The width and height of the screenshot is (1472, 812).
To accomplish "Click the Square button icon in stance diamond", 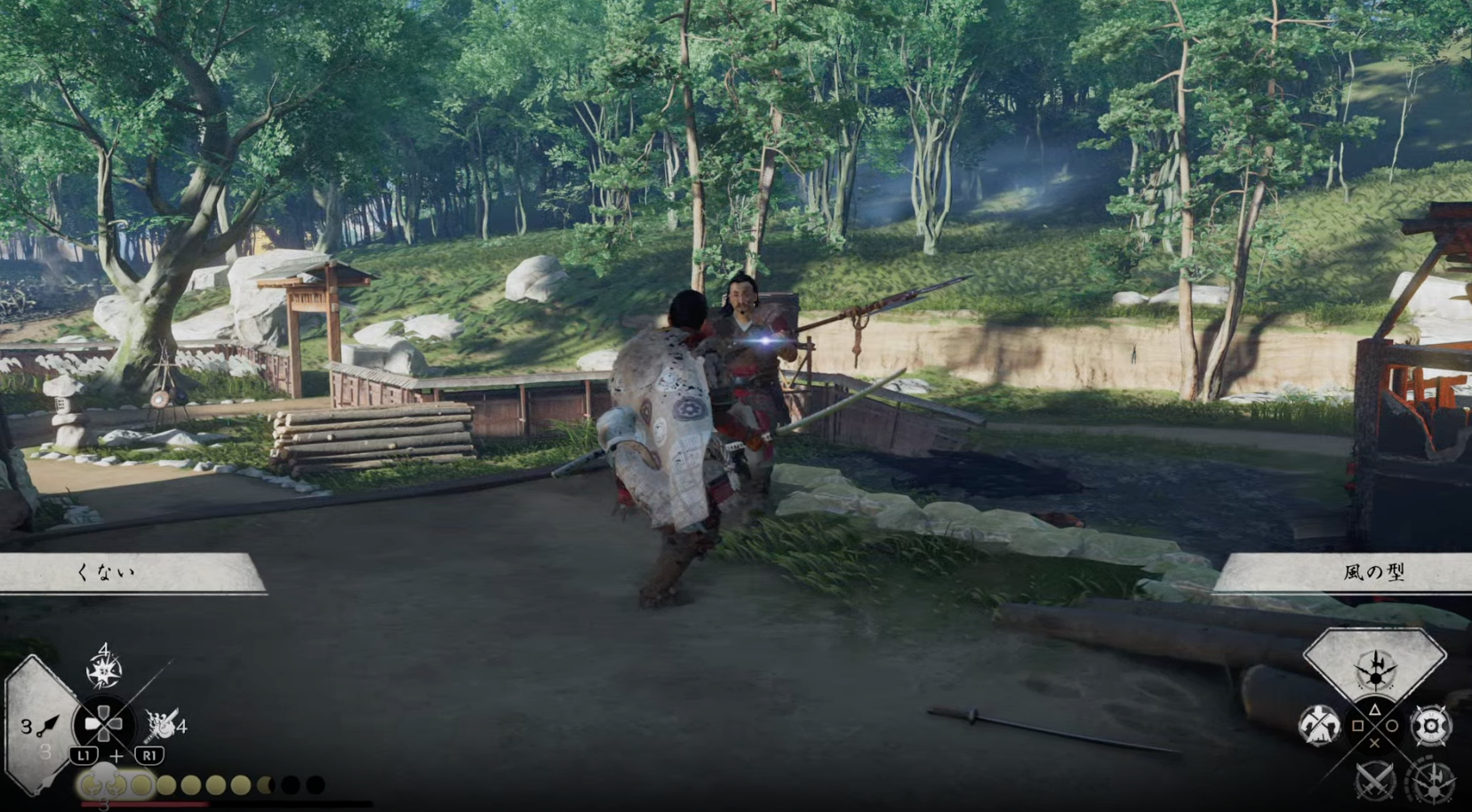I will pyautogui.click(x=1358, y=725).
